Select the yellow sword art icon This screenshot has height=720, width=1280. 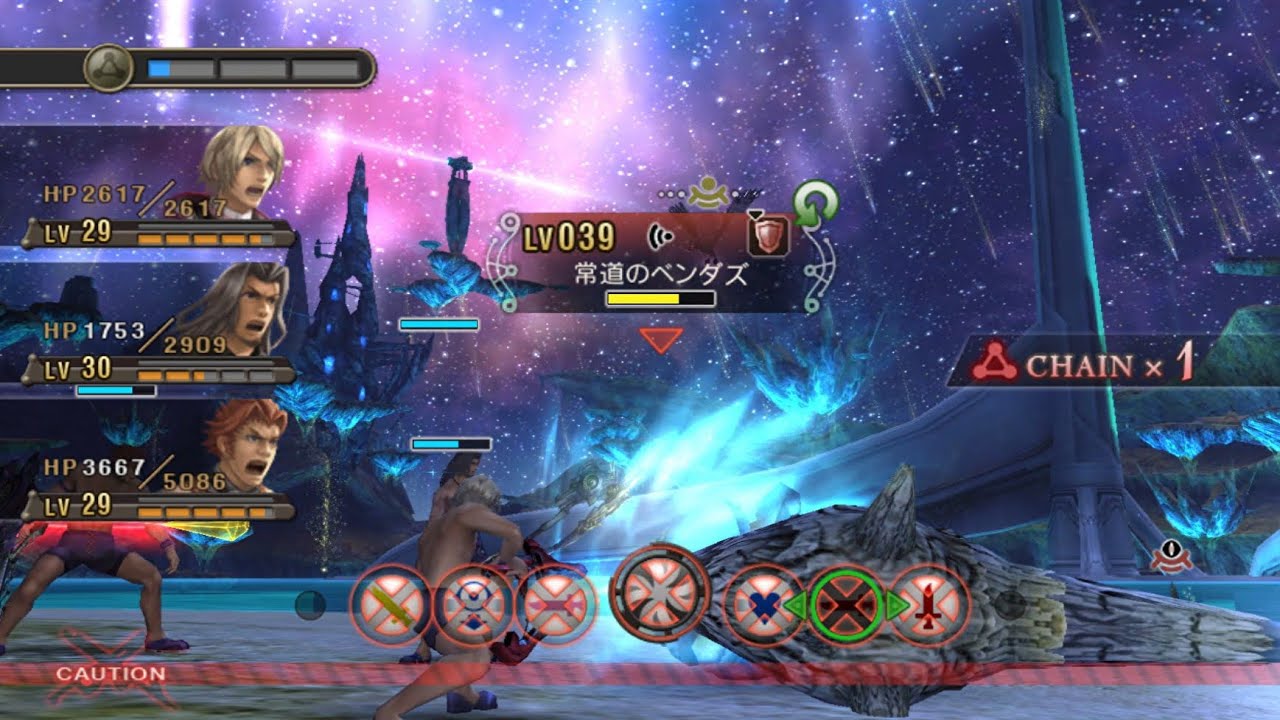tap(391, 606)
